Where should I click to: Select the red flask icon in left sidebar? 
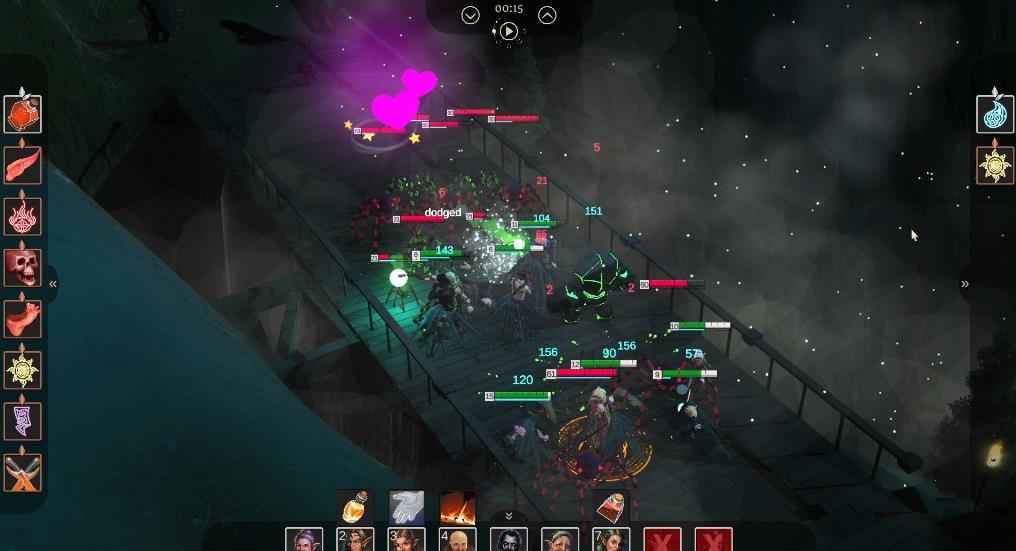(22, 114)
